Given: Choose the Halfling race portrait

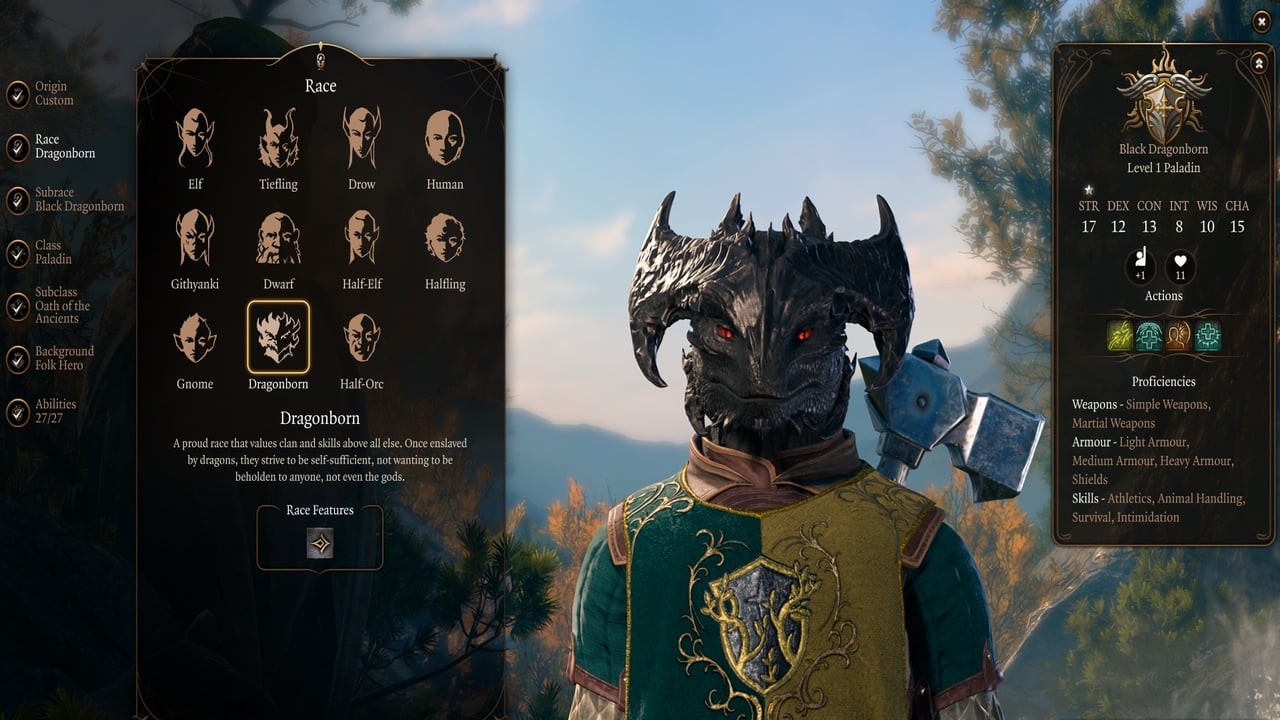Looking at the screenshot, I should 444,238.
